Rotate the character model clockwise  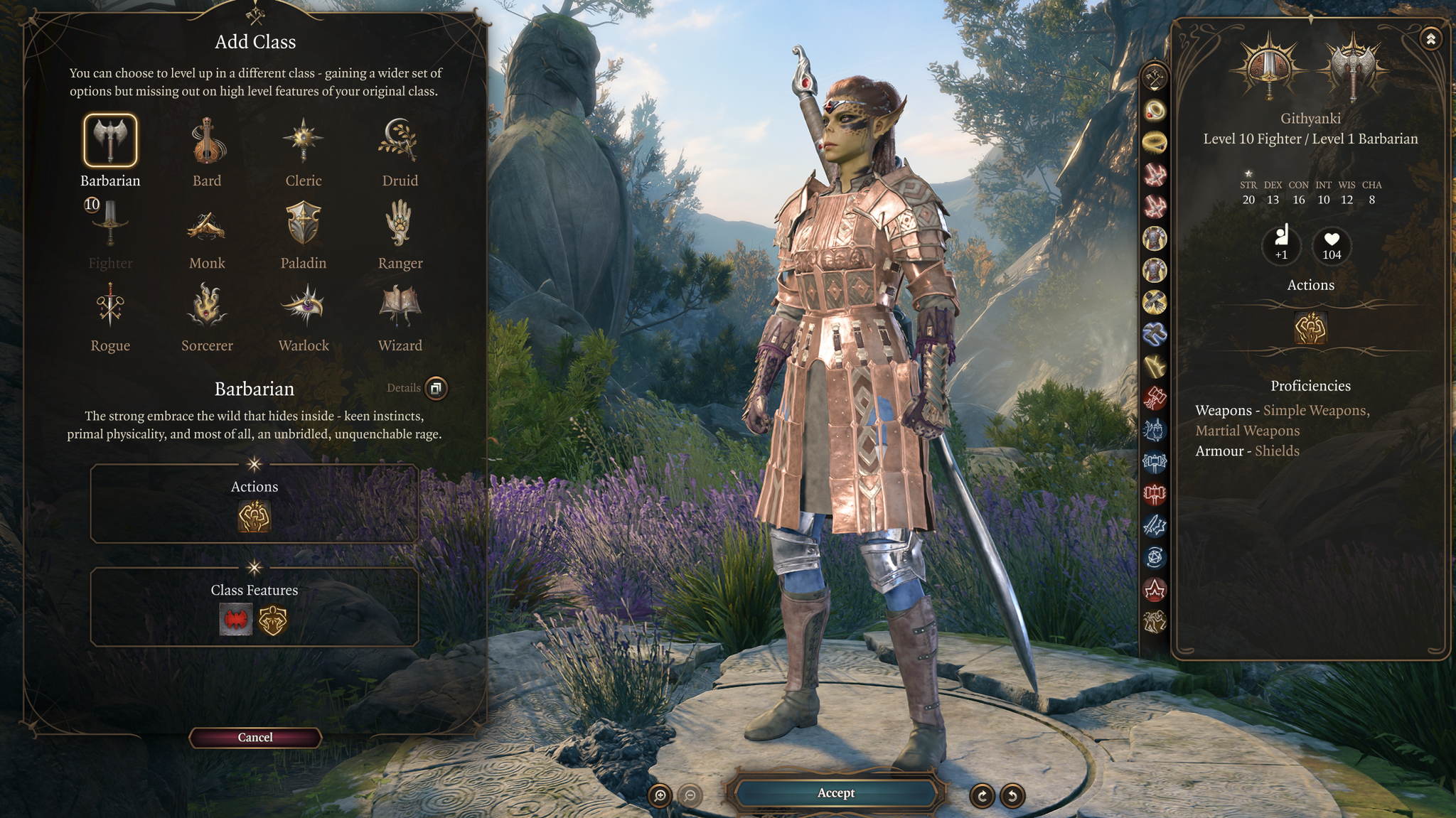point(982,796)
